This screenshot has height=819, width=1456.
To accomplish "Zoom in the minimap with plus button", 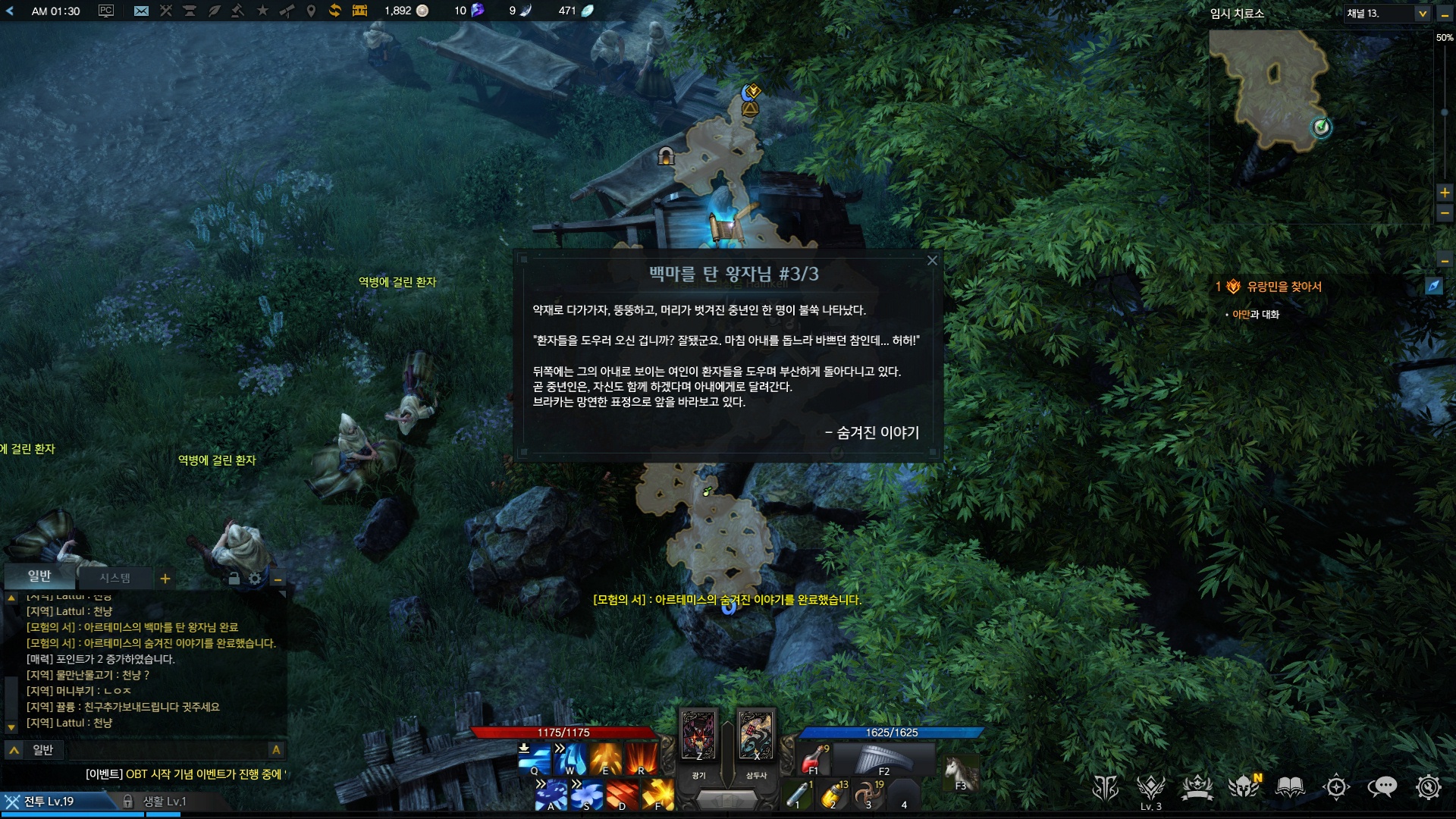I will pyautogui.click(x=1445, y=193).
